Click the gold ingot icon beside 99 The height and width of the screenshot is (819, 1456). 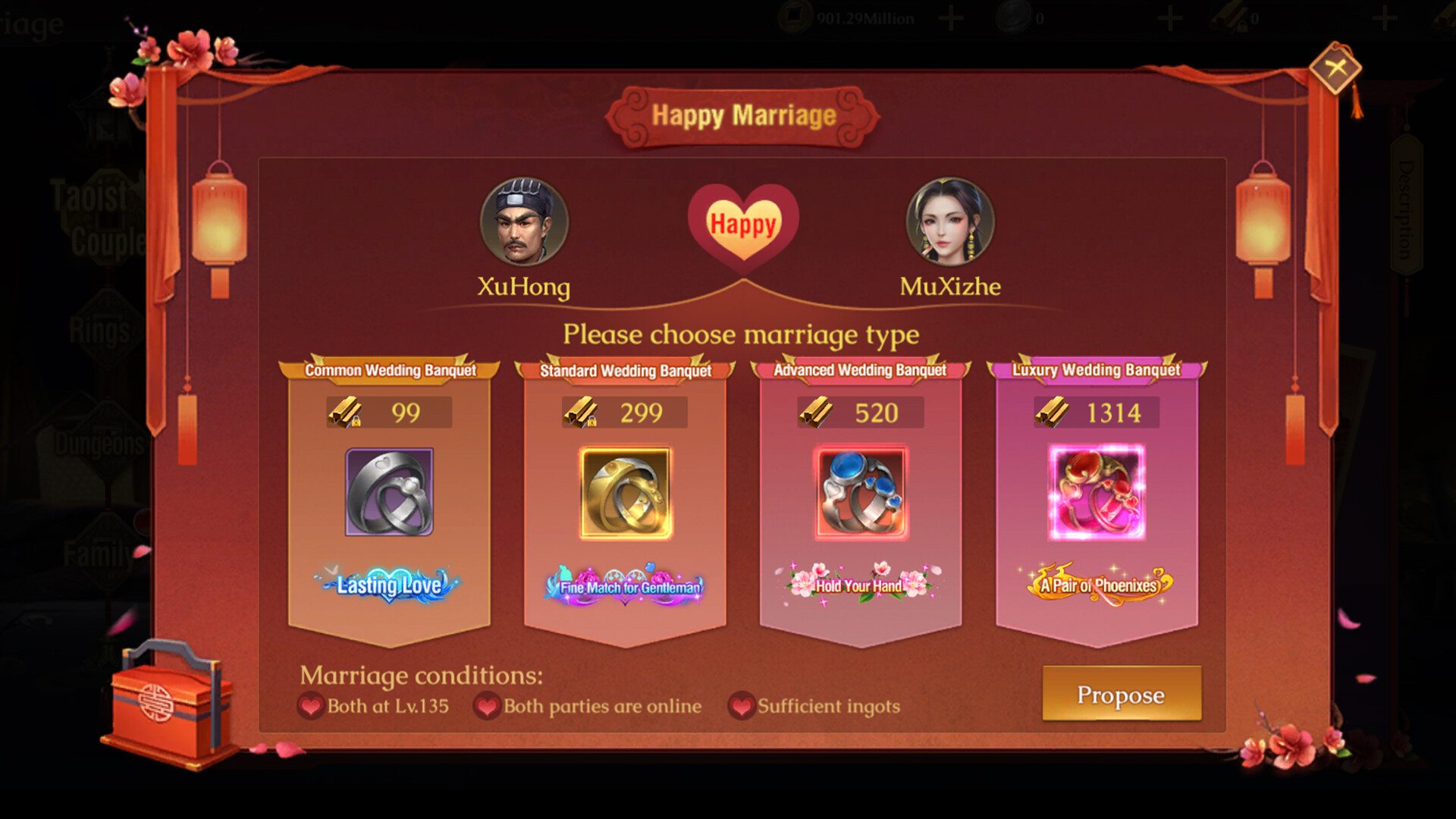(x=347, y=412)
